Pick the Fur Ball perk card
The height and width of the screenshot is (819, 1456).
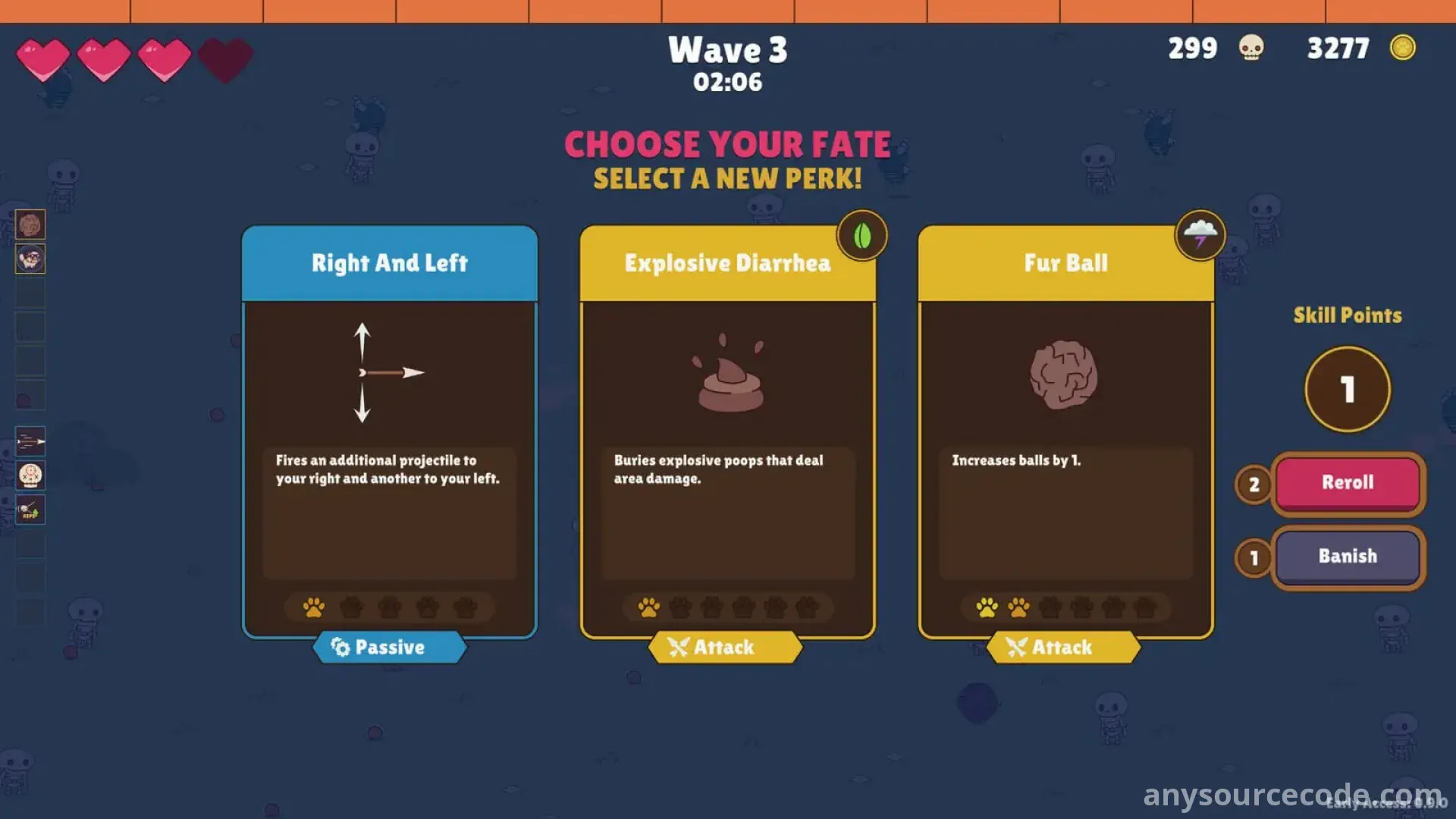click(1065, 432)
